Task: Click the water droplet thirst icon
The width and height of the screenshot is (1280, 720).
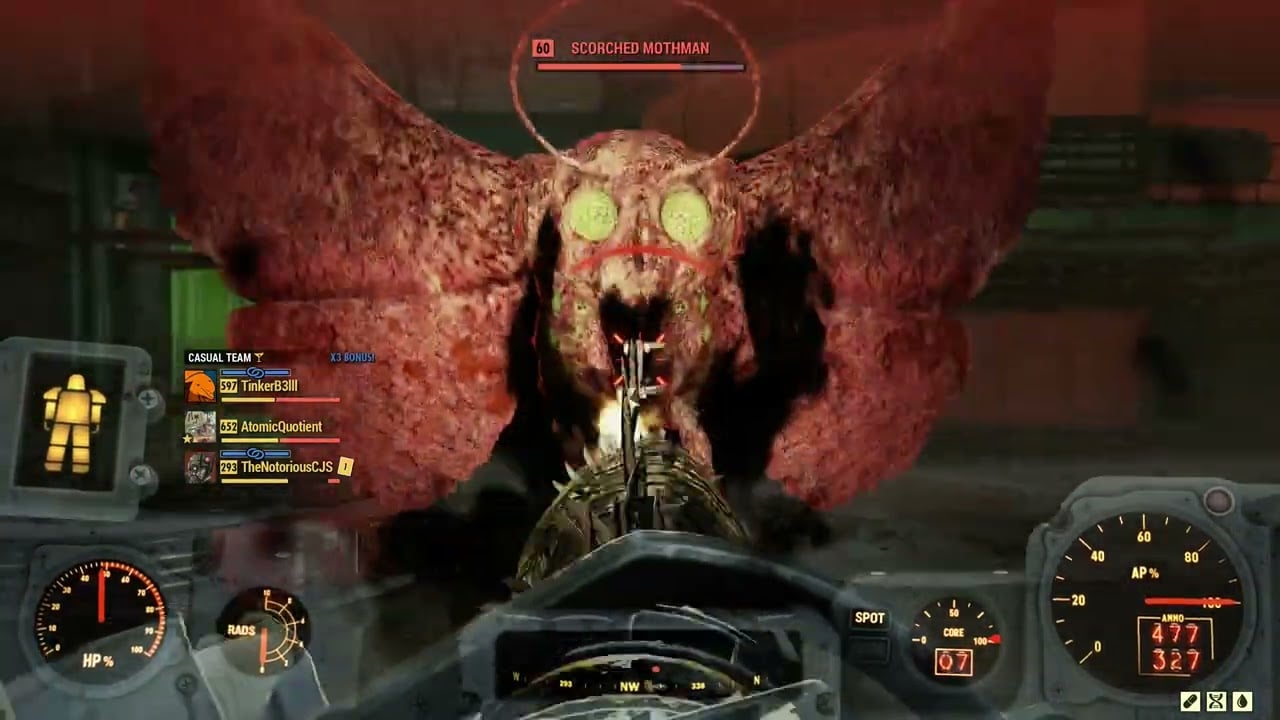Action: (x=1242, y=701)
